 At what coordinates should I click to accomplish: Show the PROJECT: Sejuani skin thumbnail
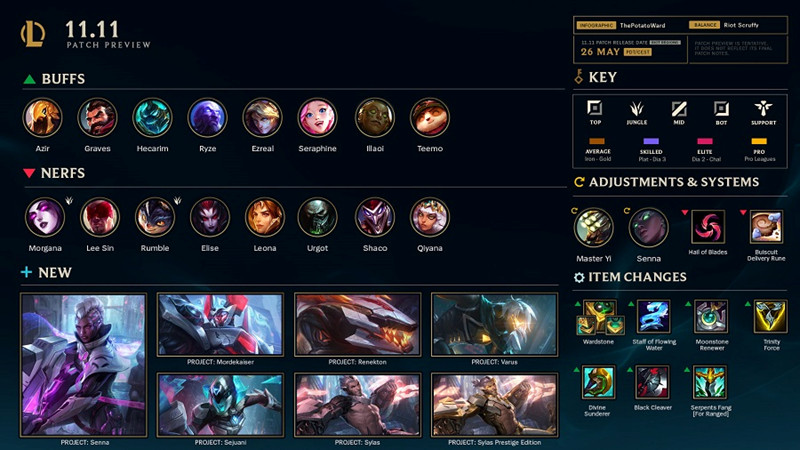point(220,405)
